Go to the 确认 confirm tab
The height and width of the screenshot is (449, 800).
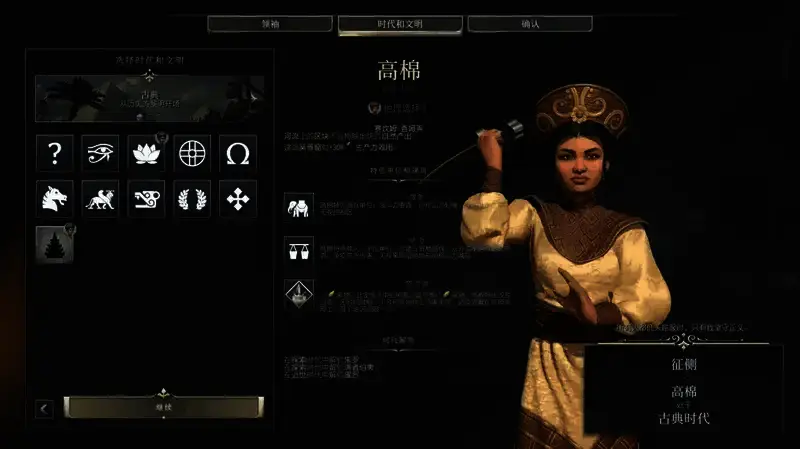pyautogui.click(x=530, y=23)
